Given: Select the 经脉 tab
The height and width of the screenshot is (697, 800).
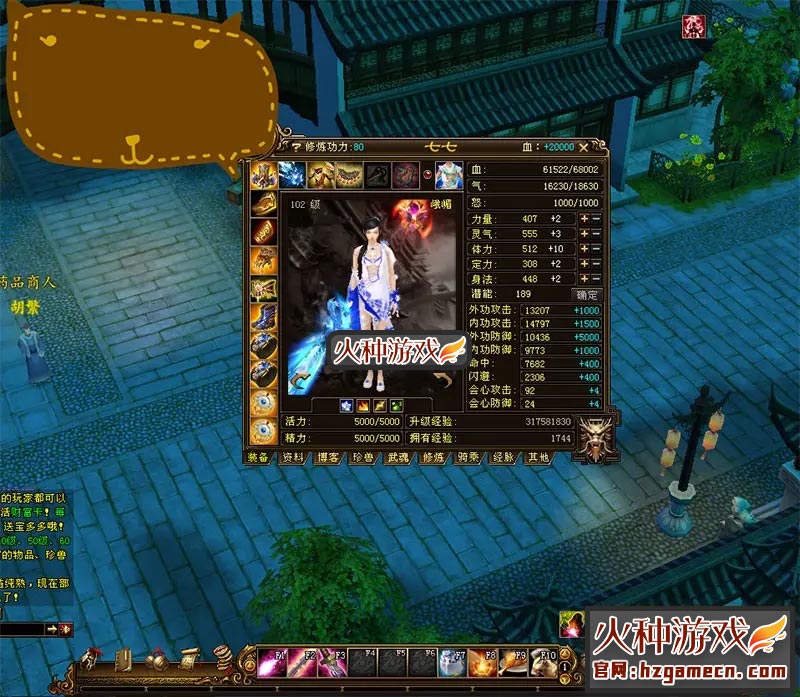Looking at the screenshot, I should 501,457.
